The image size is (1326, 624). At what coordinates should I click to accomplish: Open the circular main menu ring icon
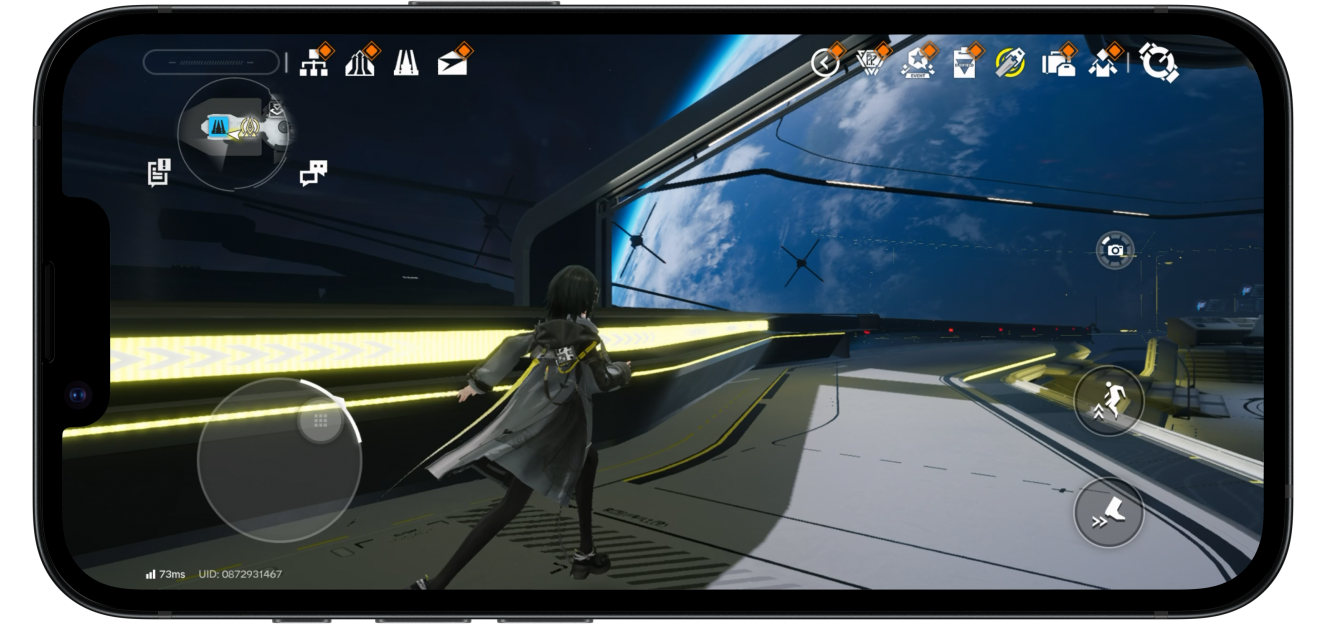(1158, 63)
